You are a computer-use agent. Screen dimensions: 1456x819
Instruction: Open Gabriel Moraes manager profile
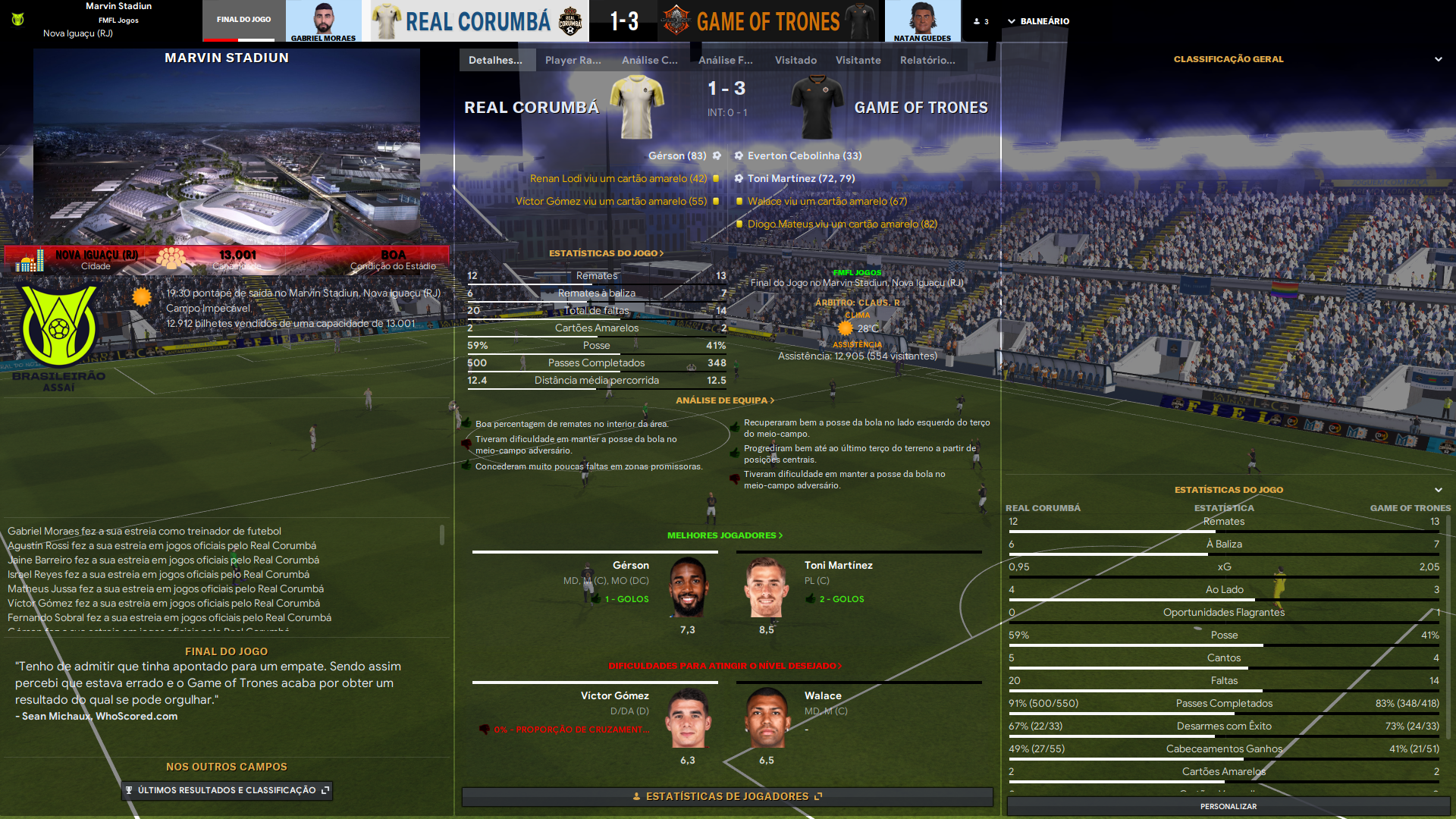click(323, 21)
